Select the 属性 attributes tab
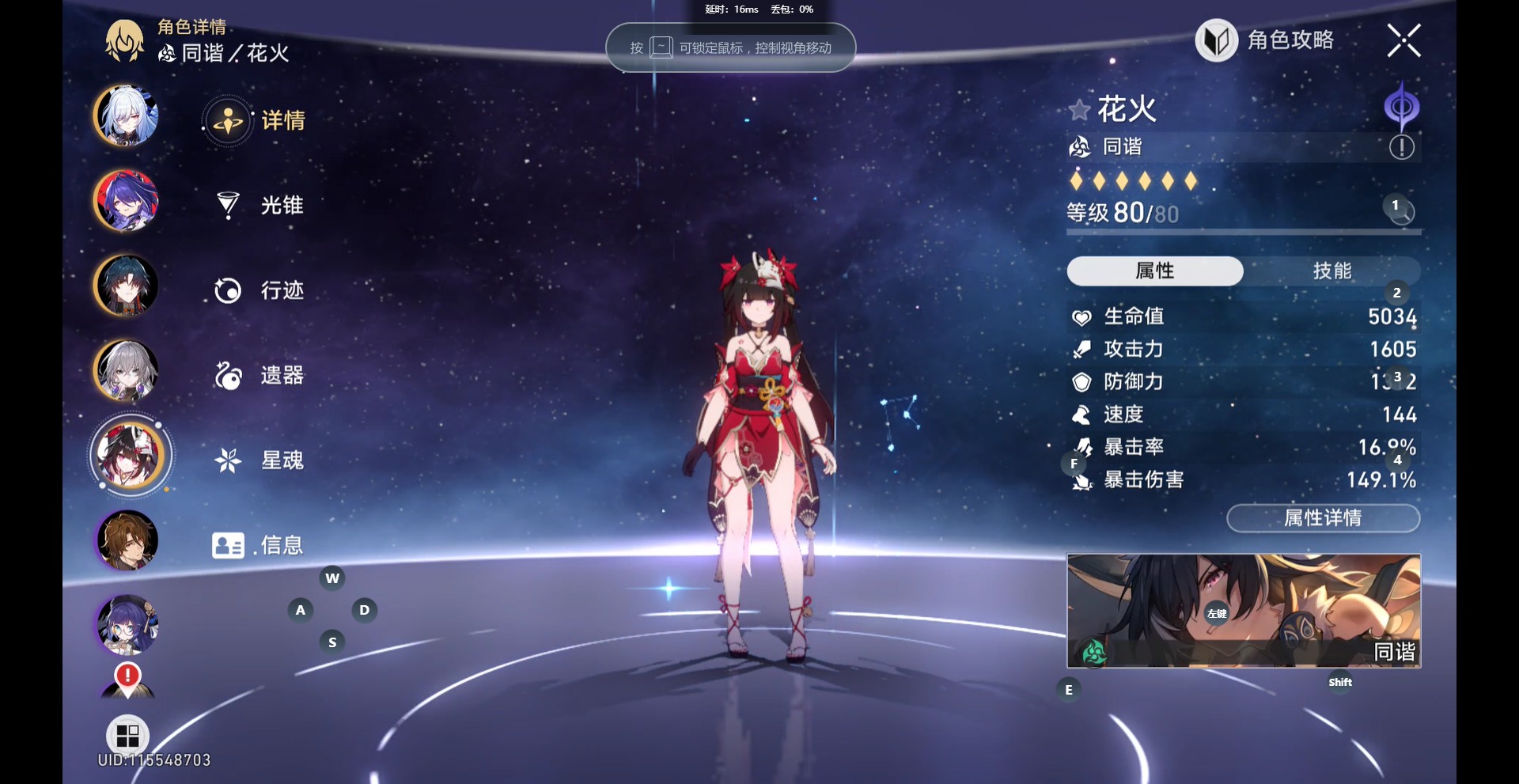Screen dimensions: 1519x784 1154,271
